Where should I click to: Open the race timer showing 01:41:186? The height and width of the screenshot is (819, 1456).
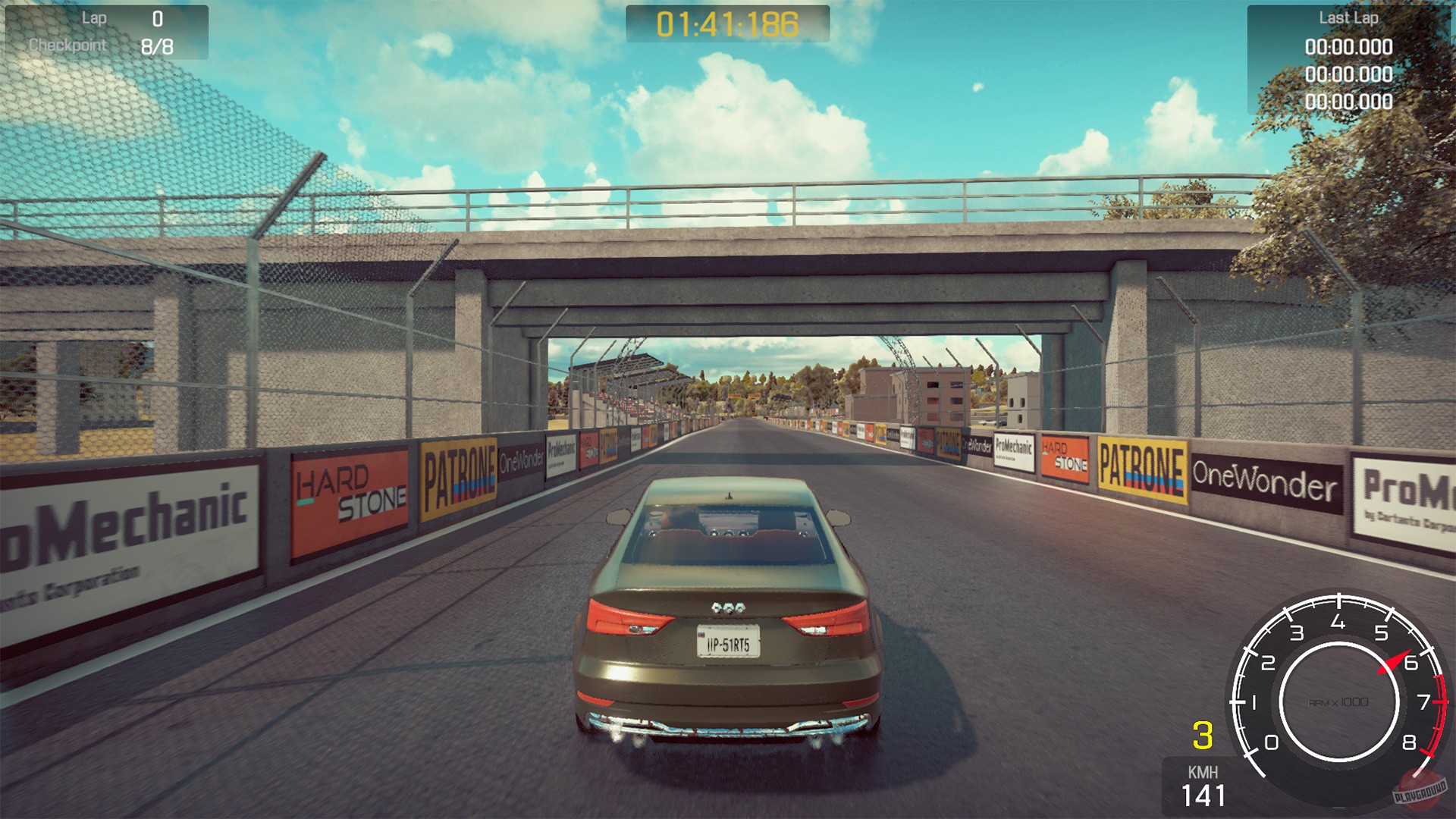(728, 24)
